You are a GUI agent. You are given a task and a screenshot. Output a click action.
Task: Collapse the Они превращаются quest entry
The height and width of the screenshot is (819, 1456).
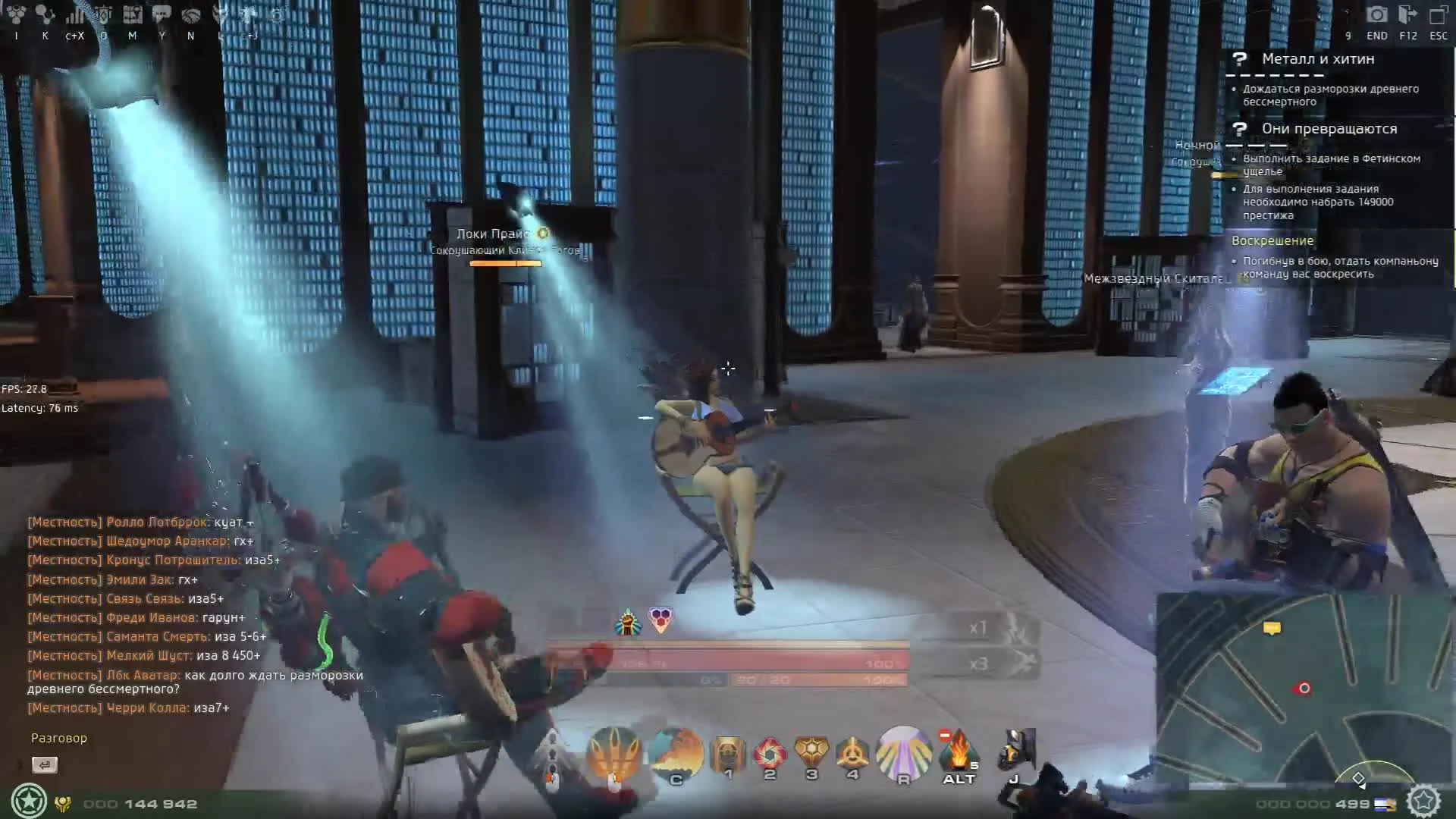tap(1331, 129)
